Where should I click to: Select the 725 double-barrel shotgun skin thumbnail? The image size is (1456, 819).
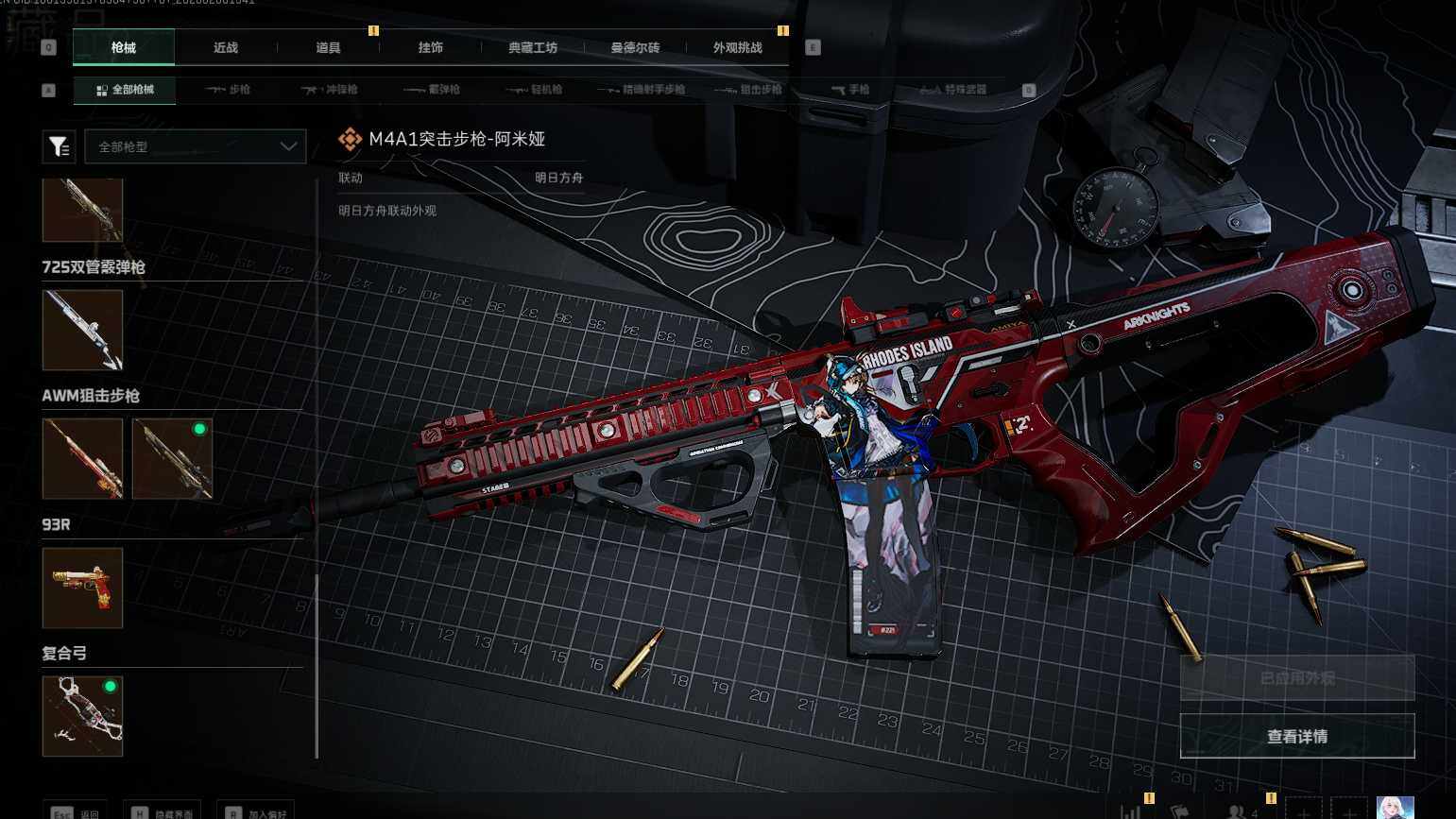[x=82, y=330]
